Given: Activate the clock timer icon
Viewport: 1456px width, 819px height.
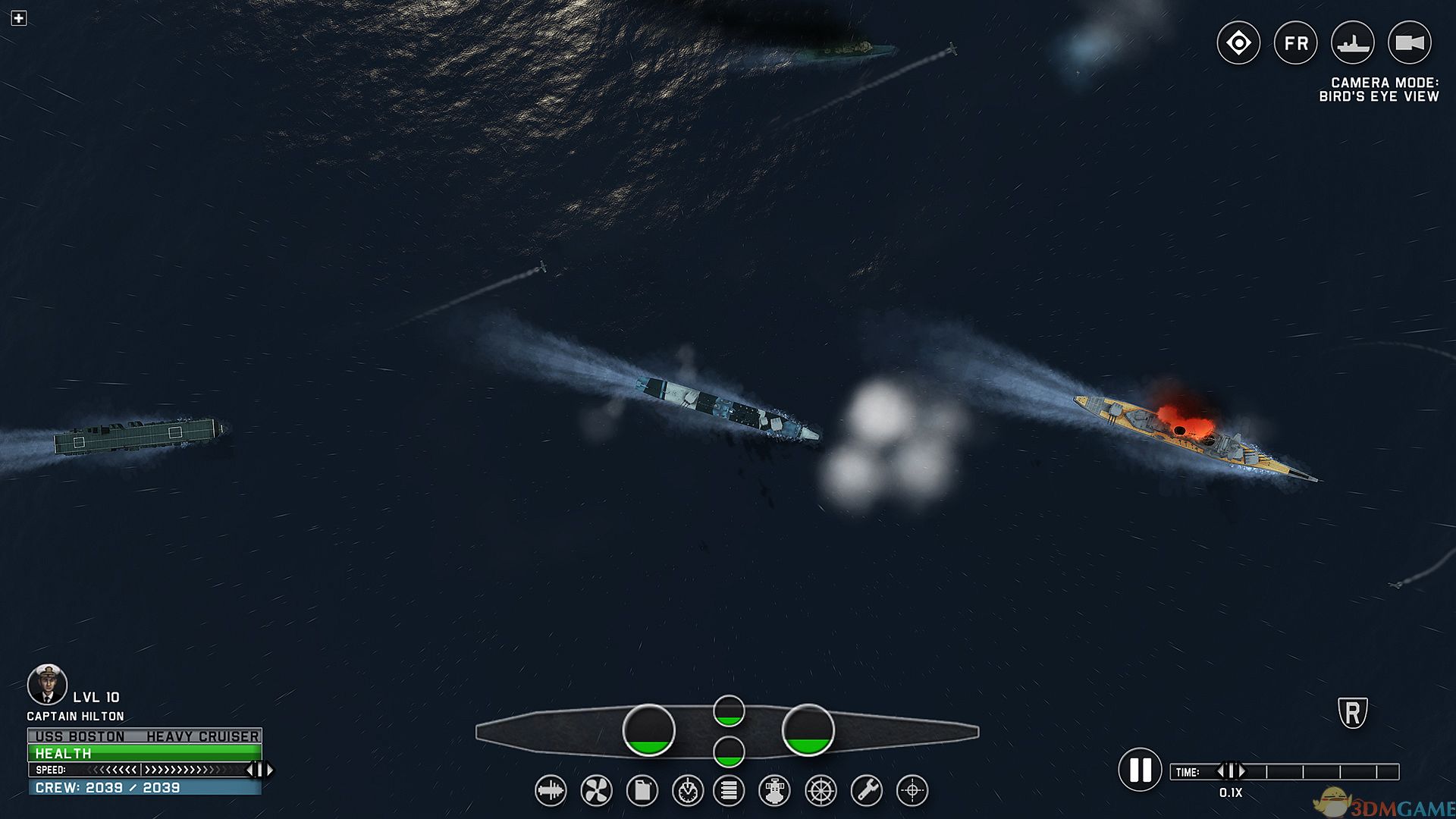Looking at the screenshot, I should pyautogui.click(x=688, y=791).
